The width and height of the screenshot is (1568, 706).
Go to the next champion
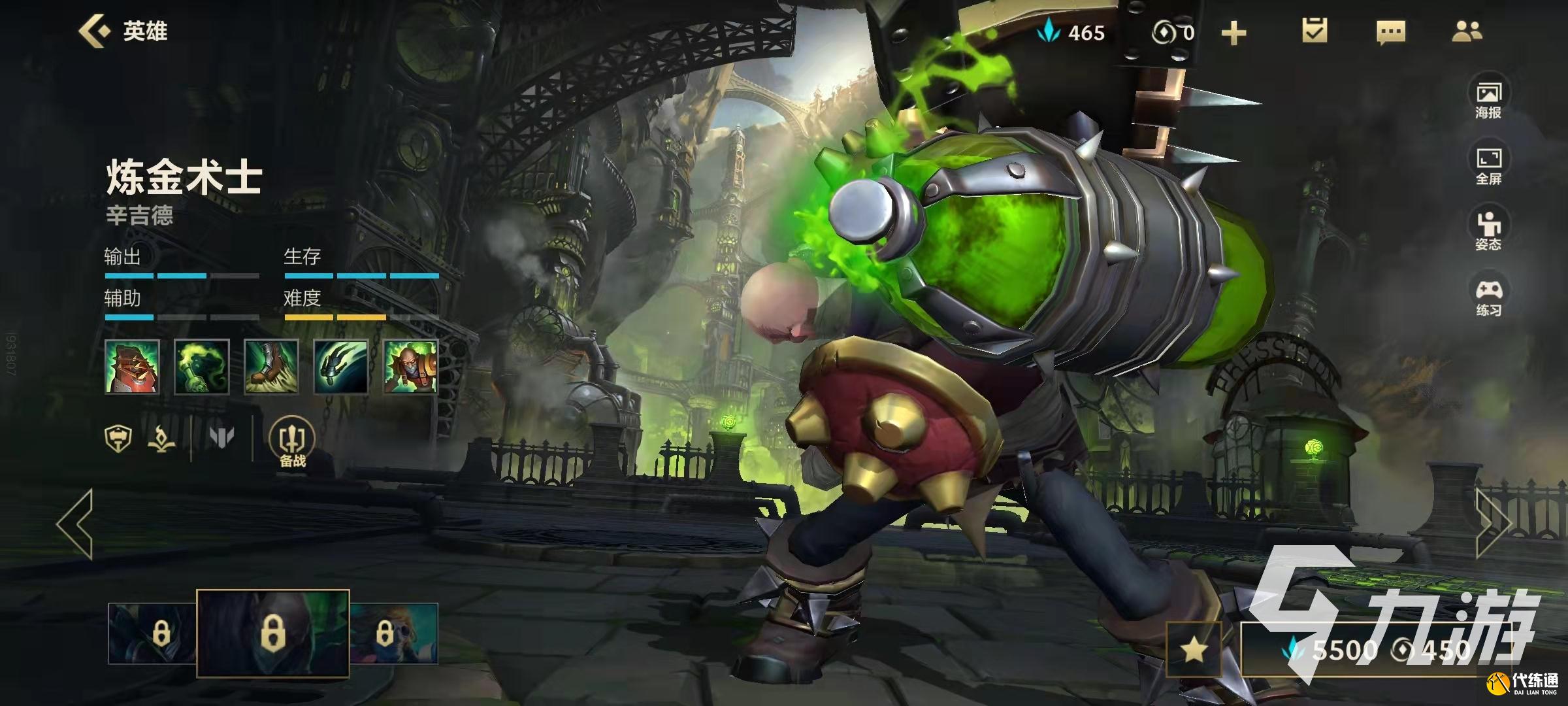click(1493, 524)
